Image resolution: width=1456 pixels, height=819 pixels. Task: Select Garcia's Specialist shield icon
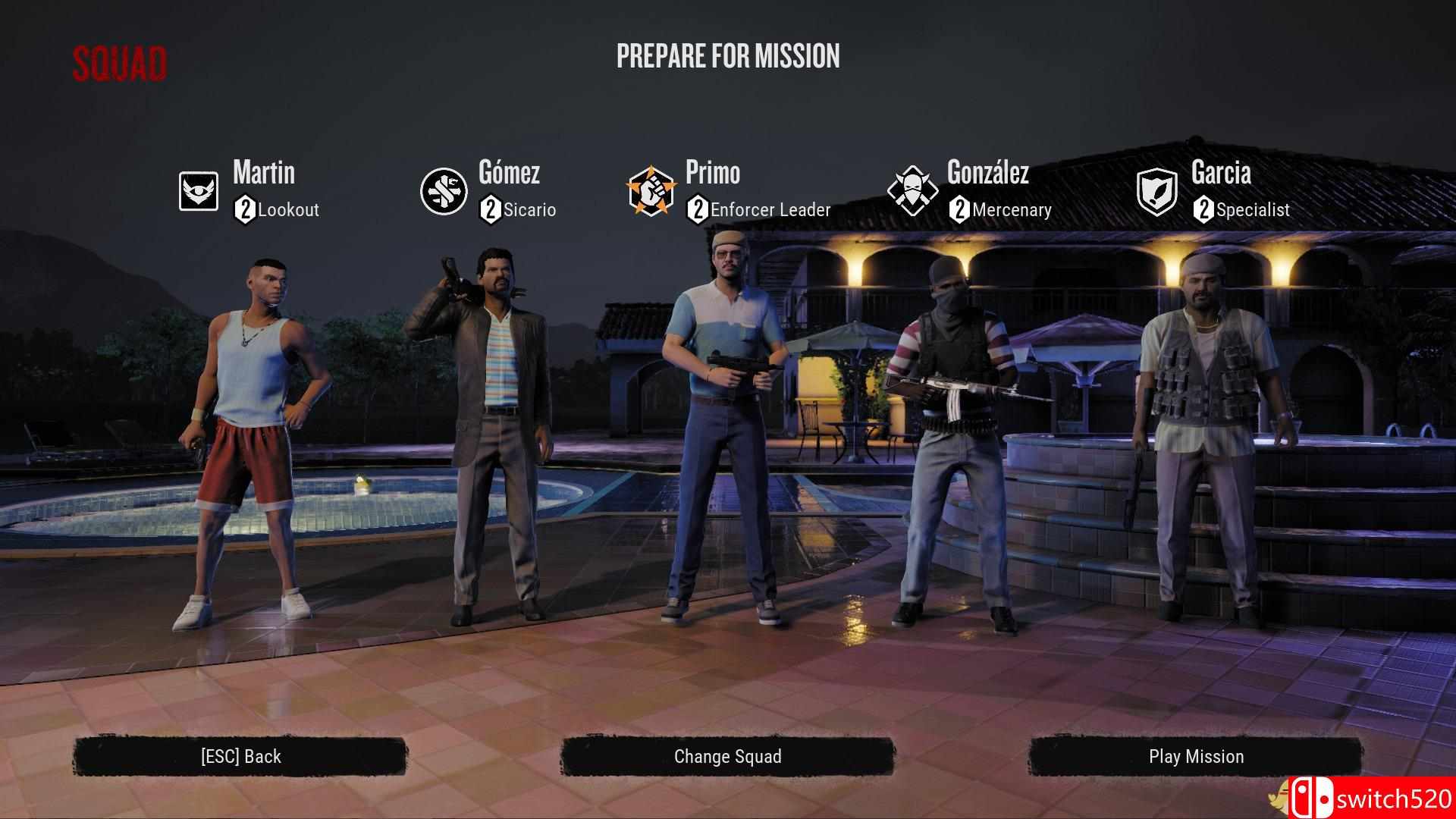(1156, 191)
